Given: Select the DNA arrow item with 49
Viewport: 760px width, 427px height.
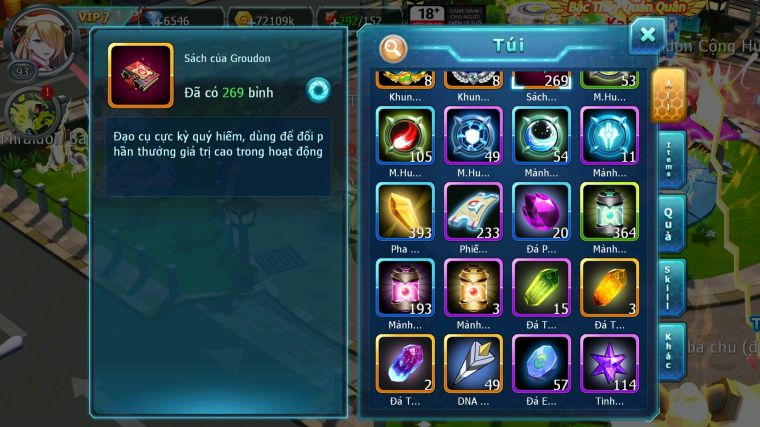Looking at the screenshot, I should (473, 363).
